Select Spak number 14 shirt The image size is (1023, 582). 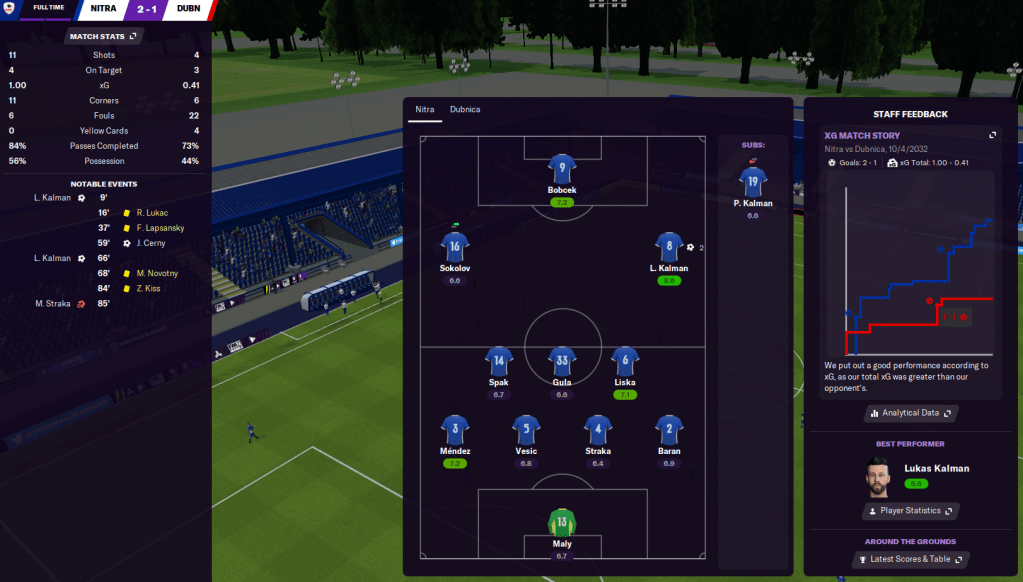tap(499, 361)
